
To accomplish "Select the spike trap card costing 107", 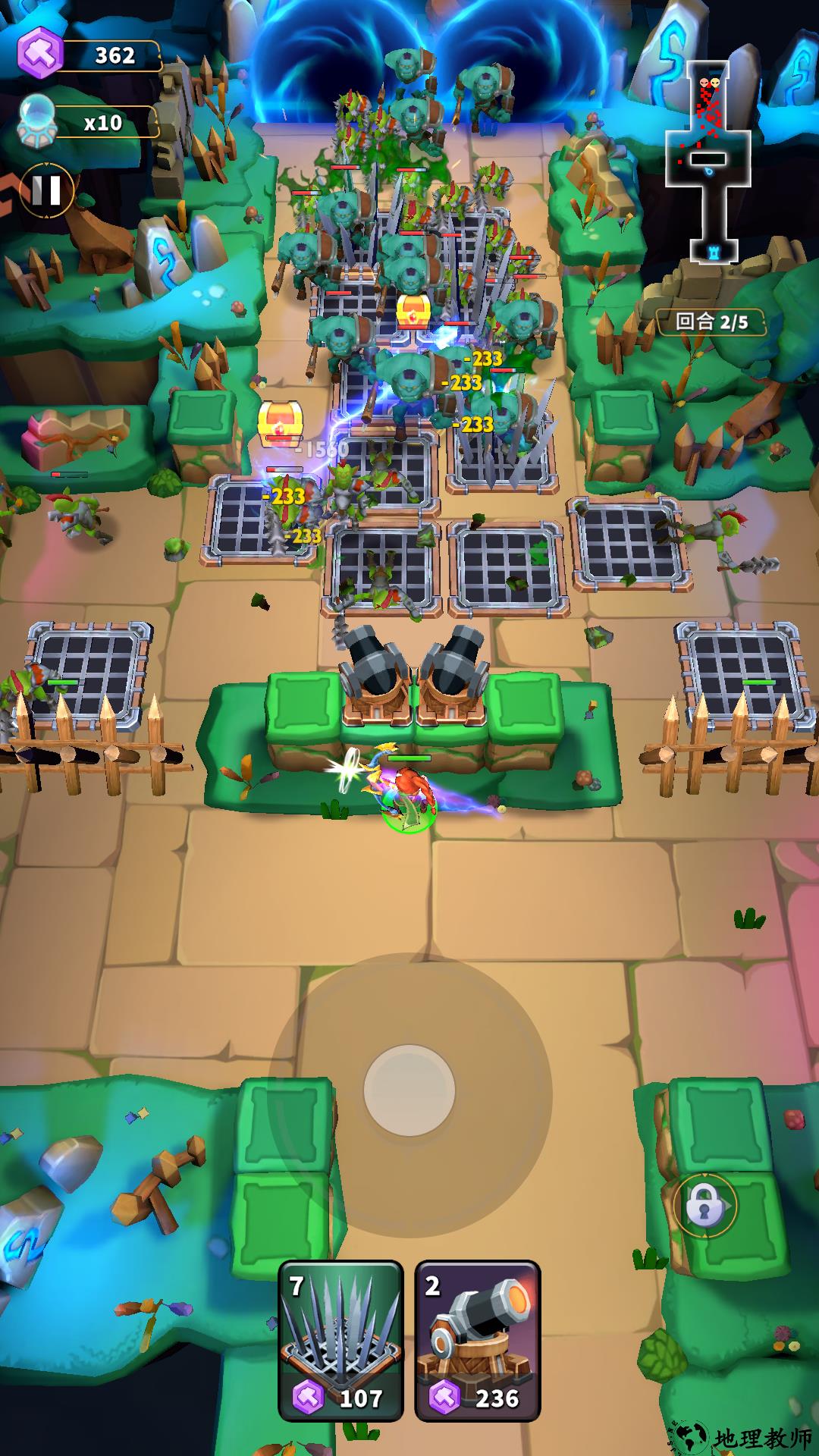I will pyautogui.click(x=340, y=1340).
